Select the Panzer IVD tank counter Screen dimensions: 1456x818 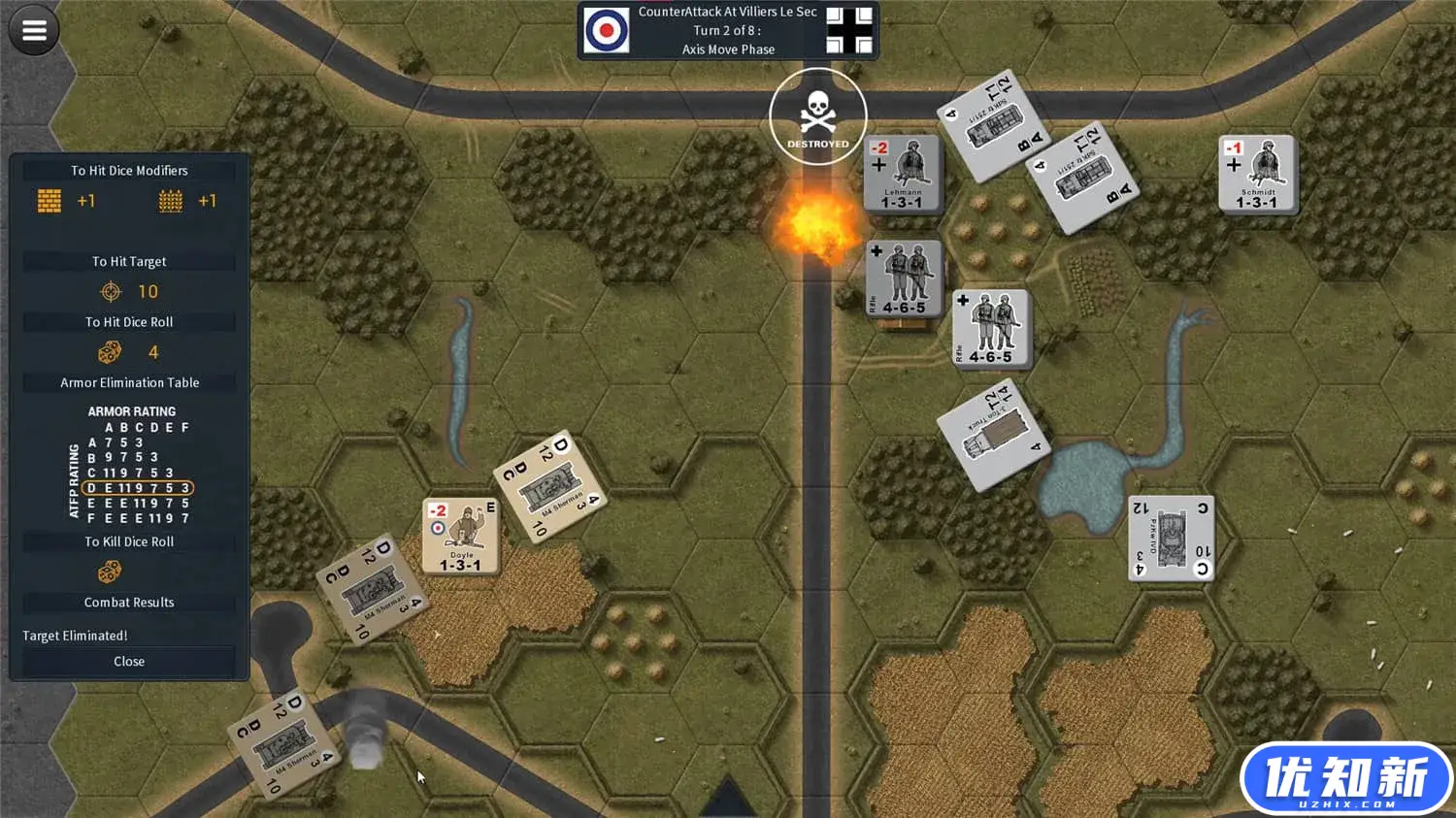tap(1172, 538)
